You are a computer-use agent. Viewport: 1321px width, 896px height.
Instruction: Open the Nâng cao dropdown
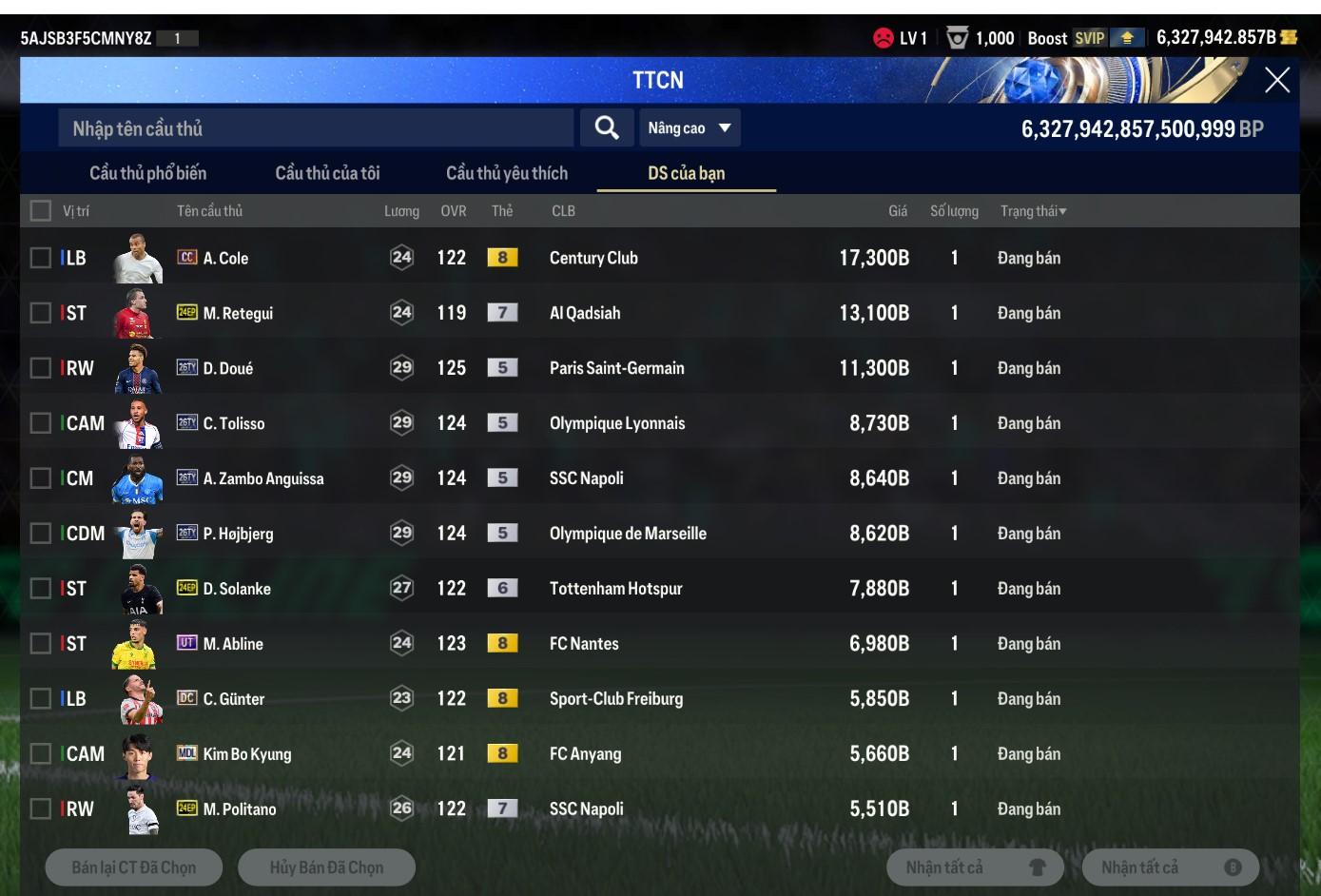[690, 128]
